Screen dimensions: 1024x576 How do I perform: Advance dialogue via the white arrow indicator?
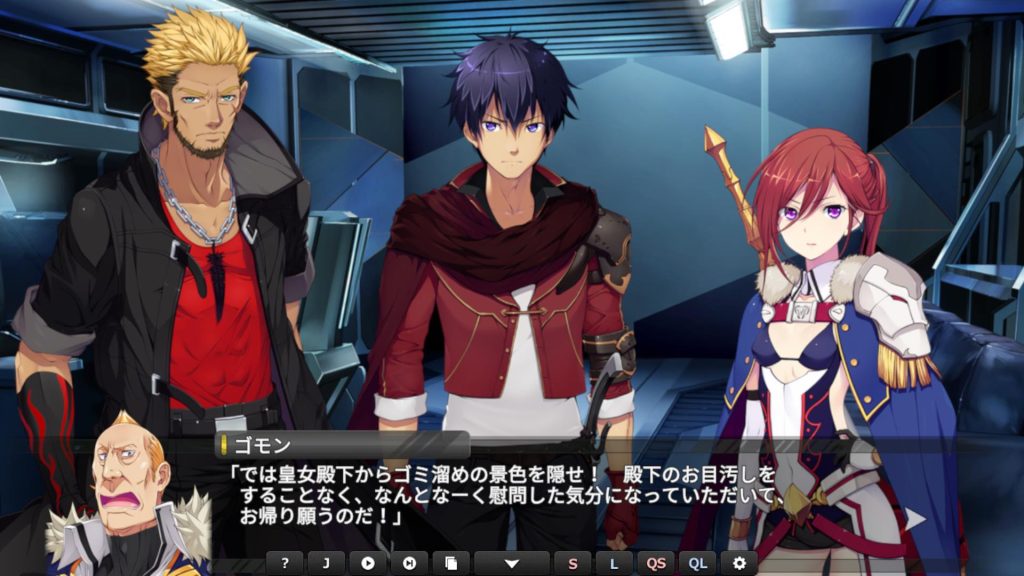tap(914, 518)
